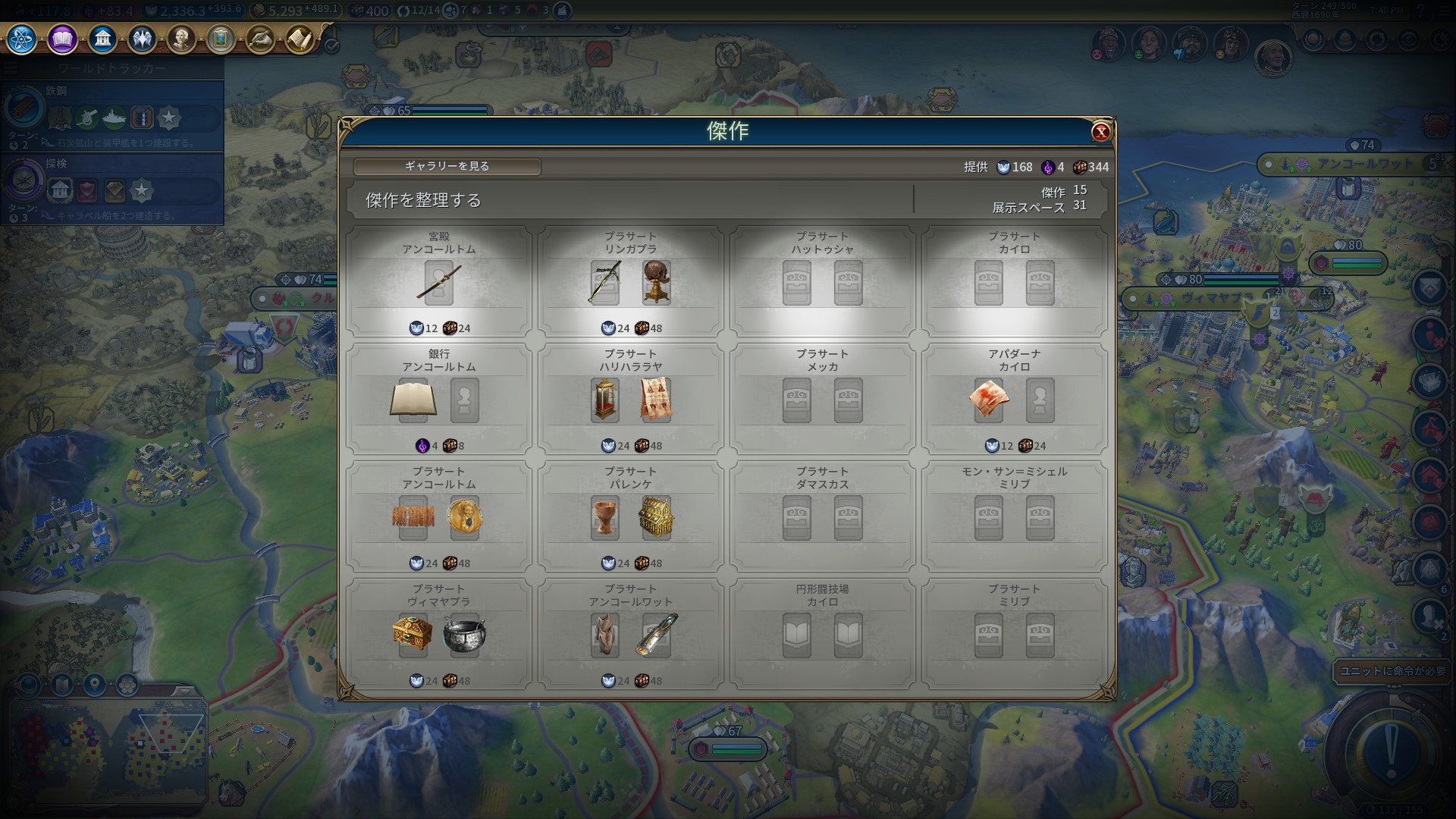This screenshot has height=819, width=1456.
Task: Pick the skull relic in Lingapura's temple
Action: 656,282
